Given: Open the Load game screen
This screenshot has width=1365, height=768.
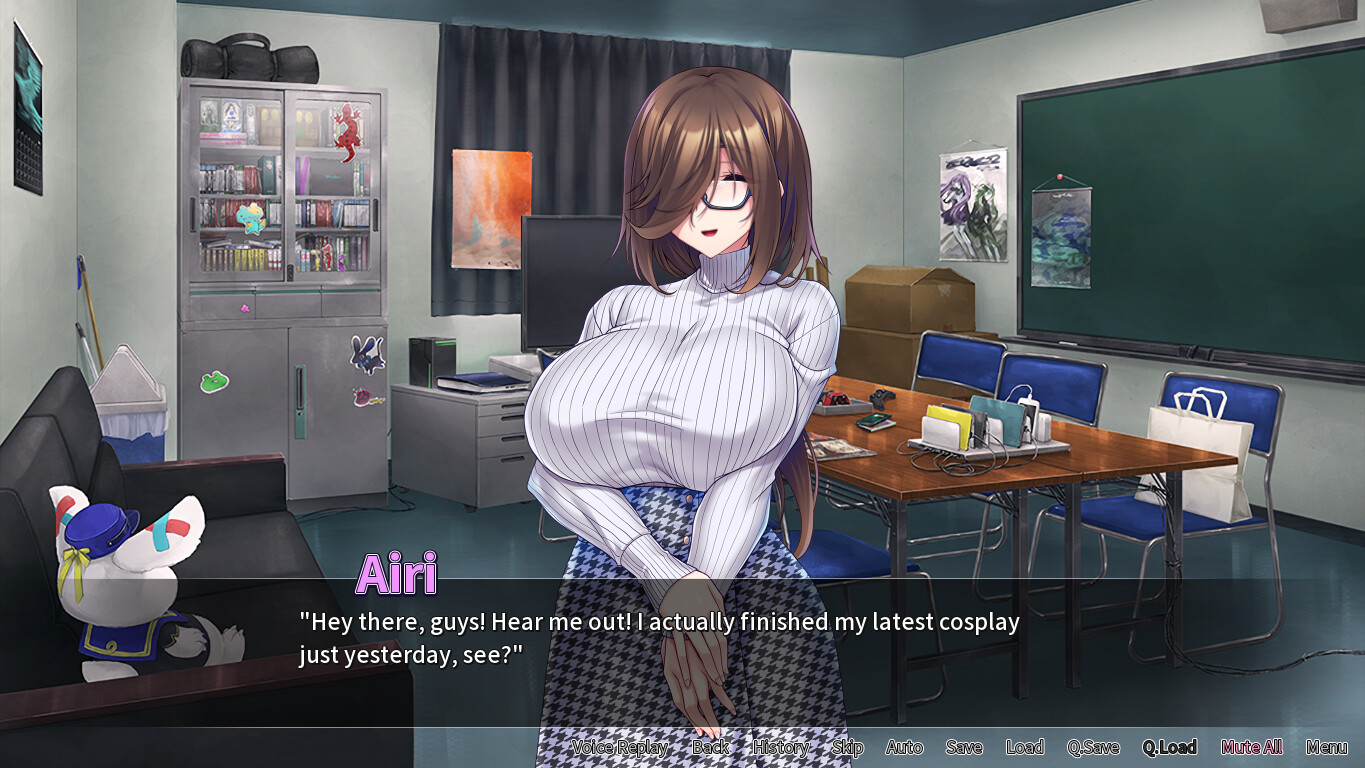Looking at the screenshot, I should click(x=1025, y=747).
